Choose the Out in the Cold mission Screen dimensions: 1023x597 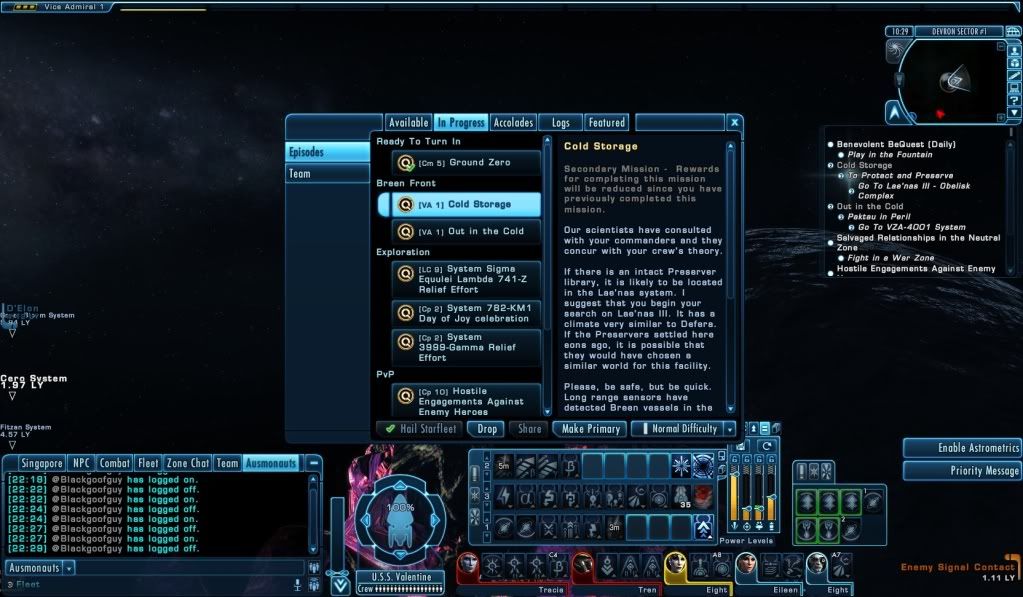tap(466, 232)
